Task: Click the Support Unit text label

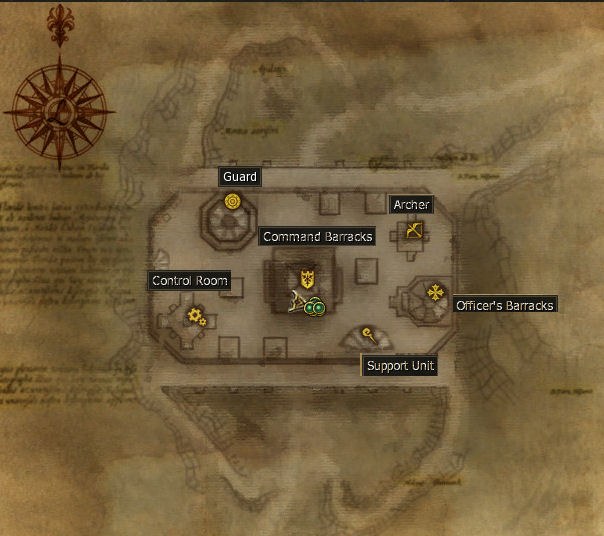Action: (x=400, y=366)
